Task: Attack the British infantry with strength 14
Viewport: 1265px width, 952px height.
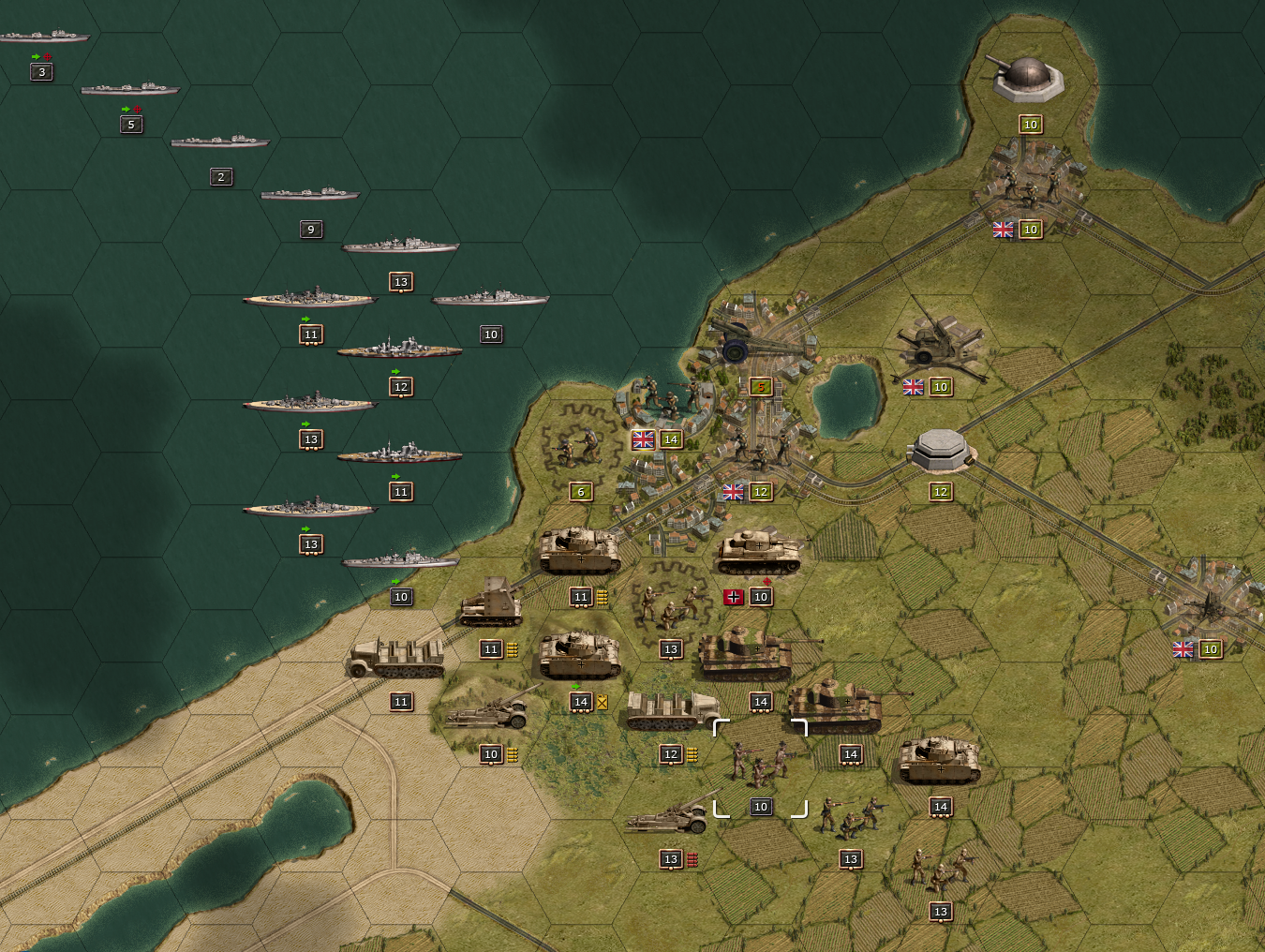Action: [x=668, y=401]
